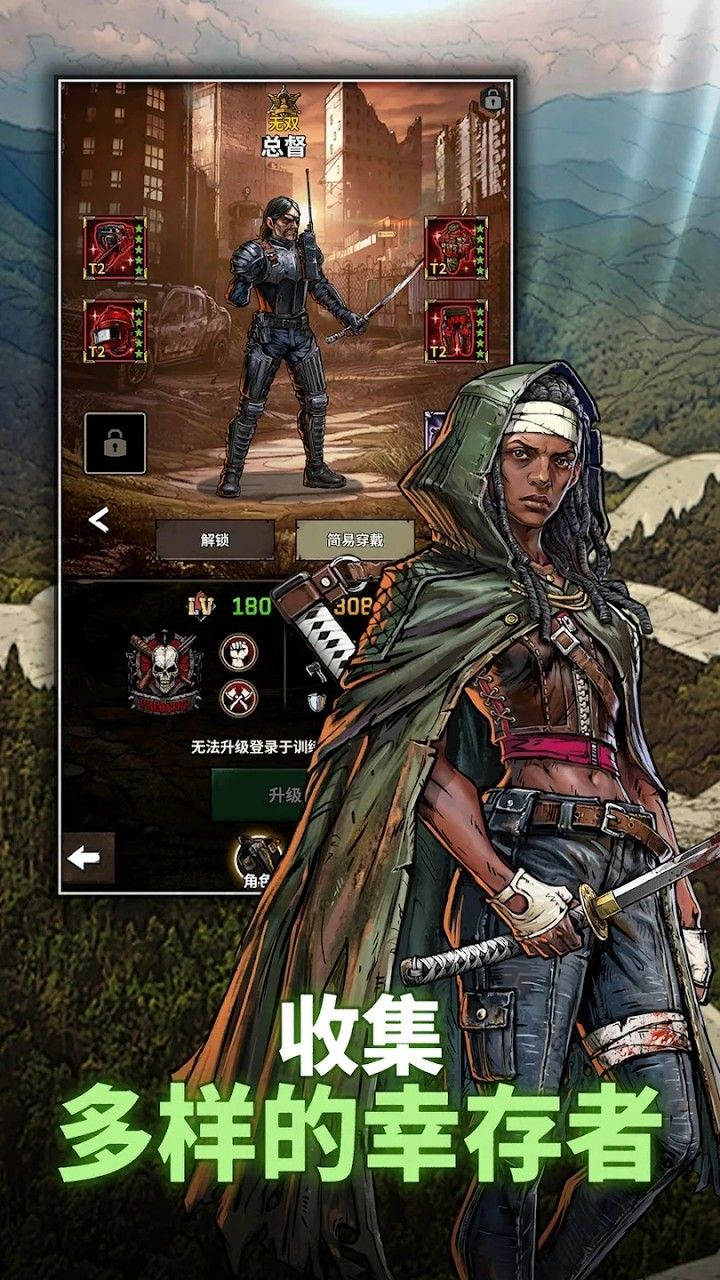
Task: Open the red T2 body armor slot
Action: [x=456, y=247]
